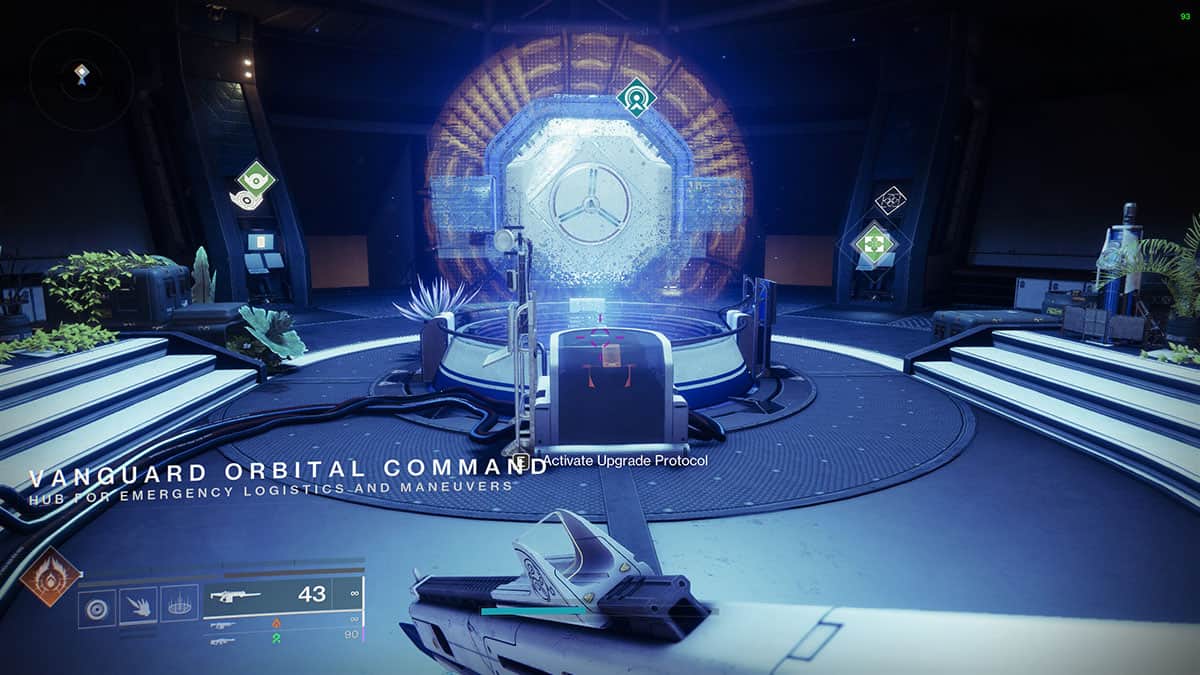Select the green eye vendor marker
The height and width of the screenshot is (675, 1200).
256,182
